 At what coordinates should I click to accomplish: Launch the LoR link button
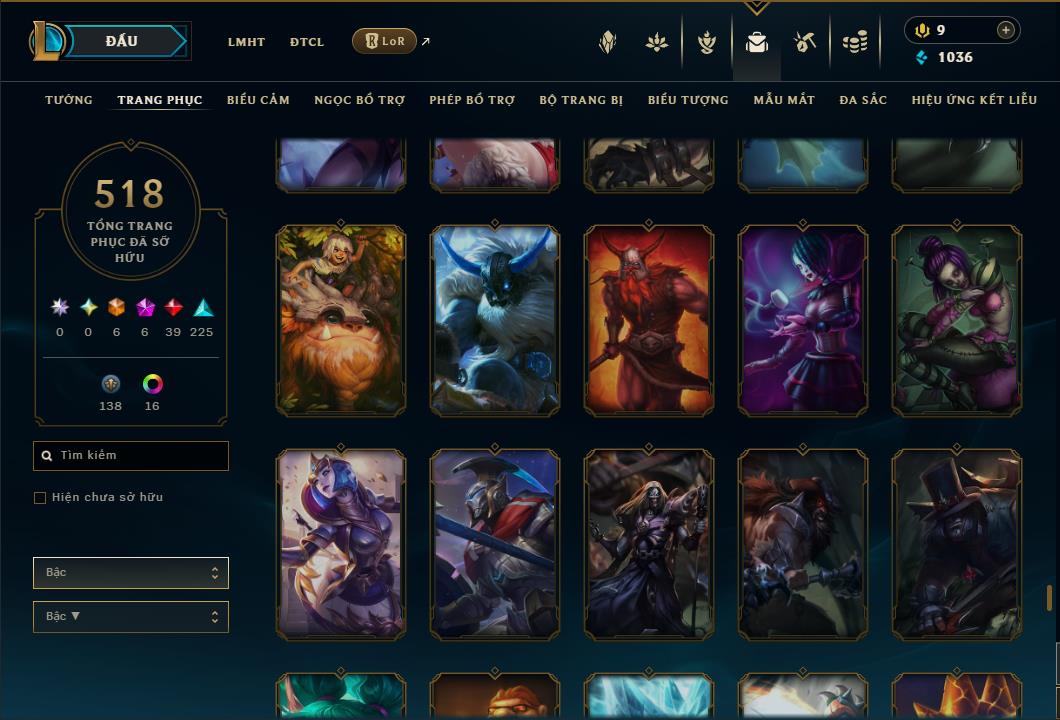[x=385, y=41]
